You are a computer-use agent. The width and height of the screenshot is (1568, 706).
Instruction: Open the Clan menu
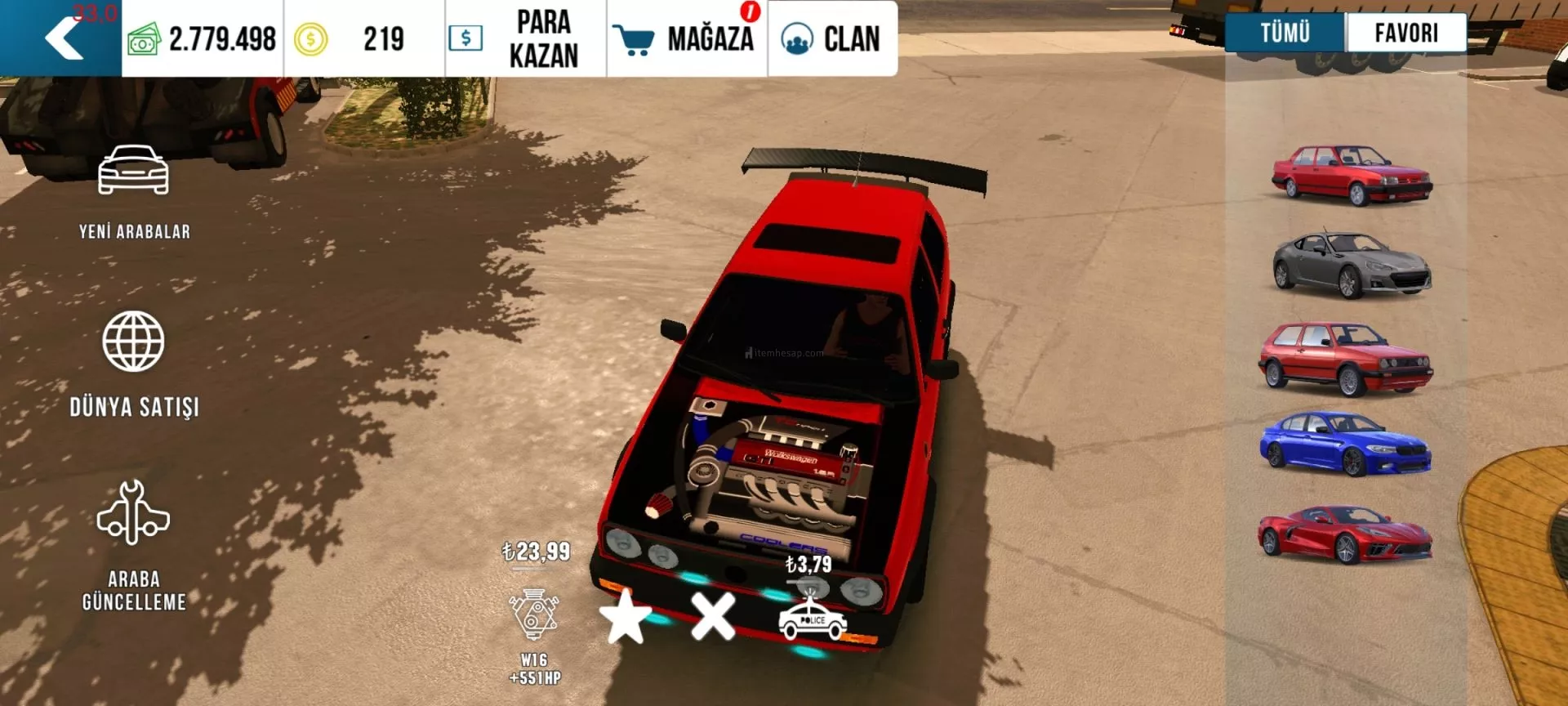pos(831,38)
